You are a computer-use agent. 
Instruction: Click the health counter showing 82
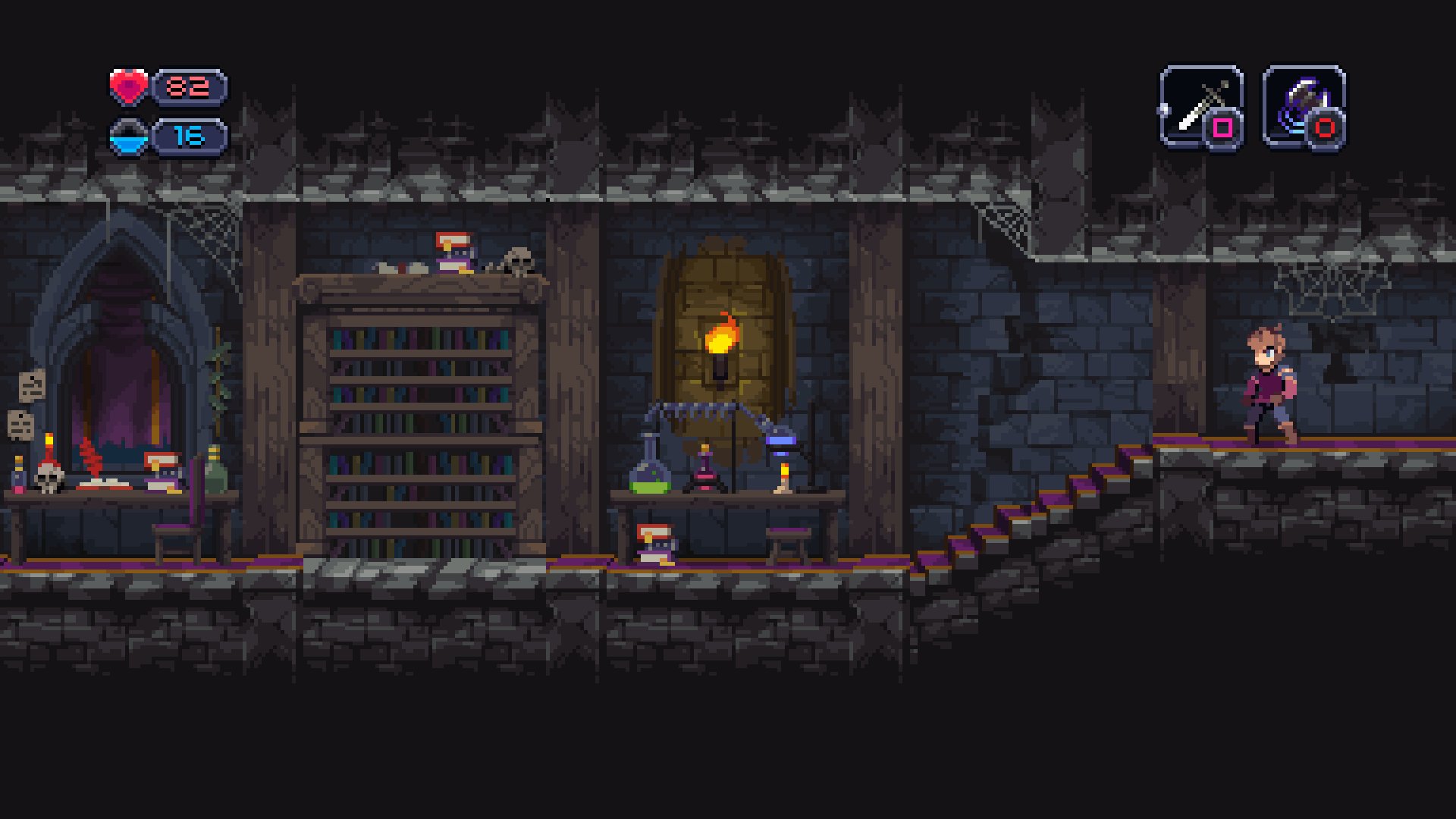[x=188, y=86]
